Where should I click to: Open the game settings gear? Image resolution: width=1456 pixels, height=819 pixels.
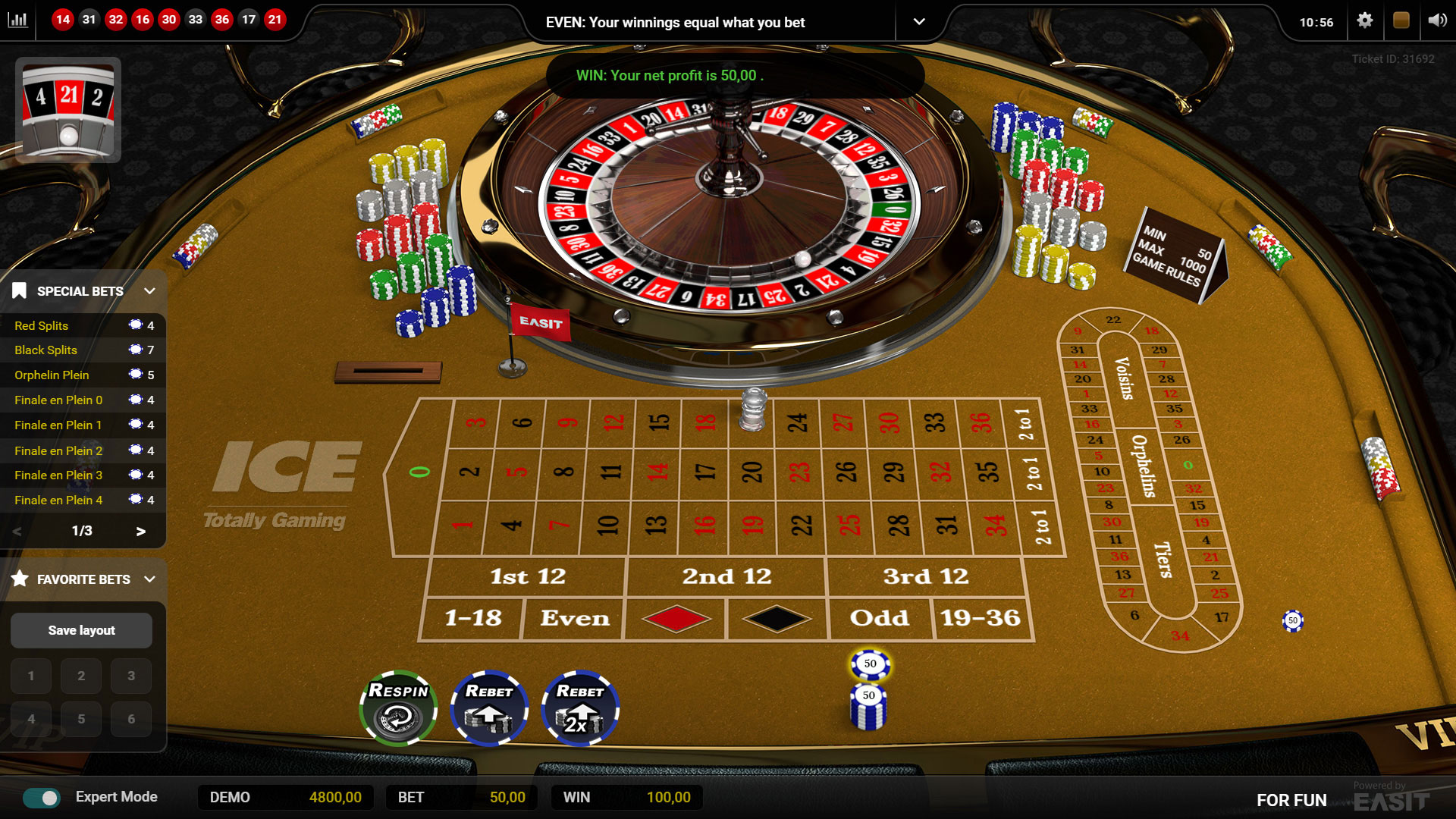click(1364, 21)
